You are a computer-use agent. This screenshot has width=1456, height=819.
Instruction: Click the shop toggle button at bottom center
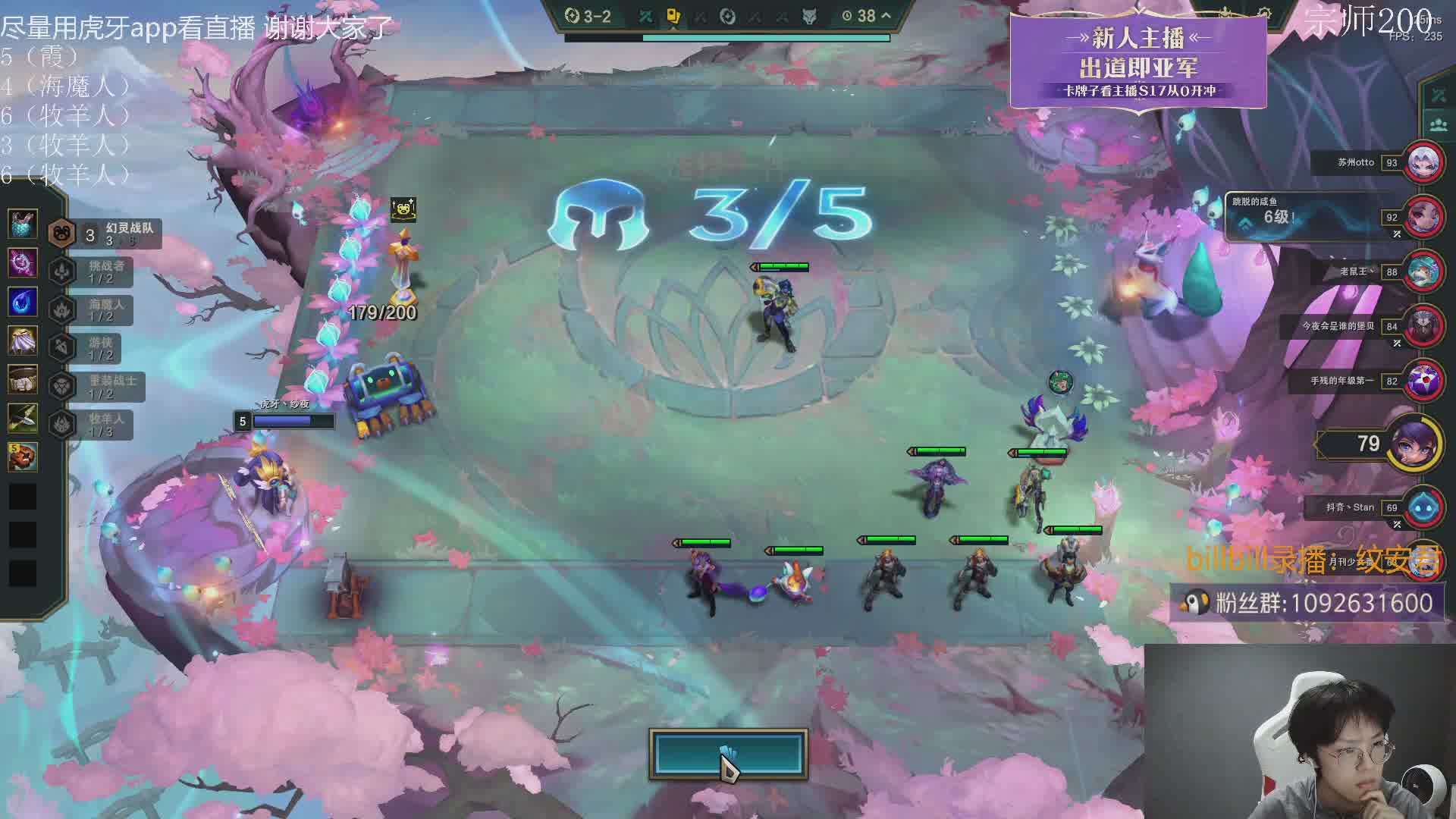[728, 754]
